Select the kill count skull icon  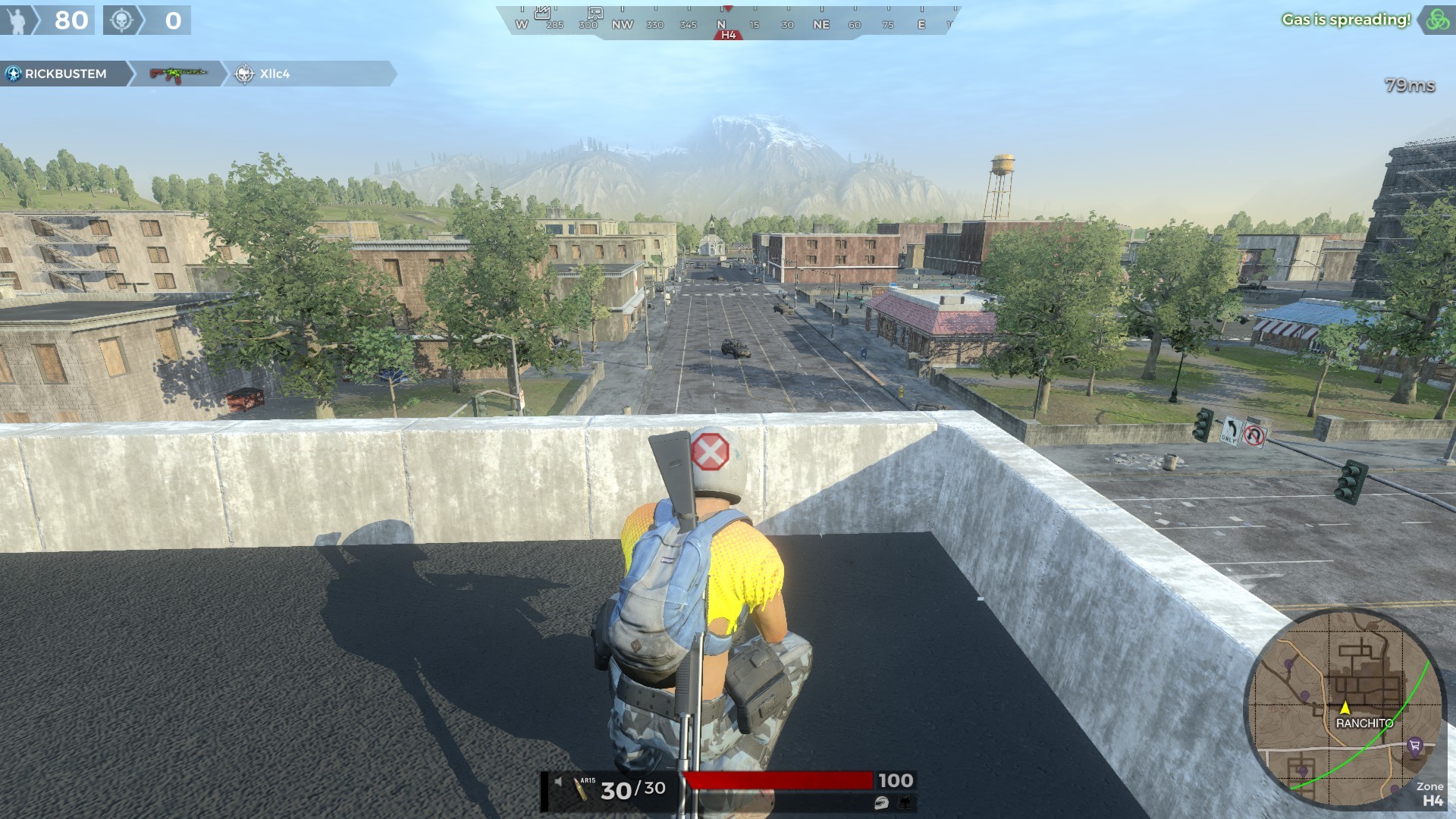pyautogui.click(x=121, y=20)
